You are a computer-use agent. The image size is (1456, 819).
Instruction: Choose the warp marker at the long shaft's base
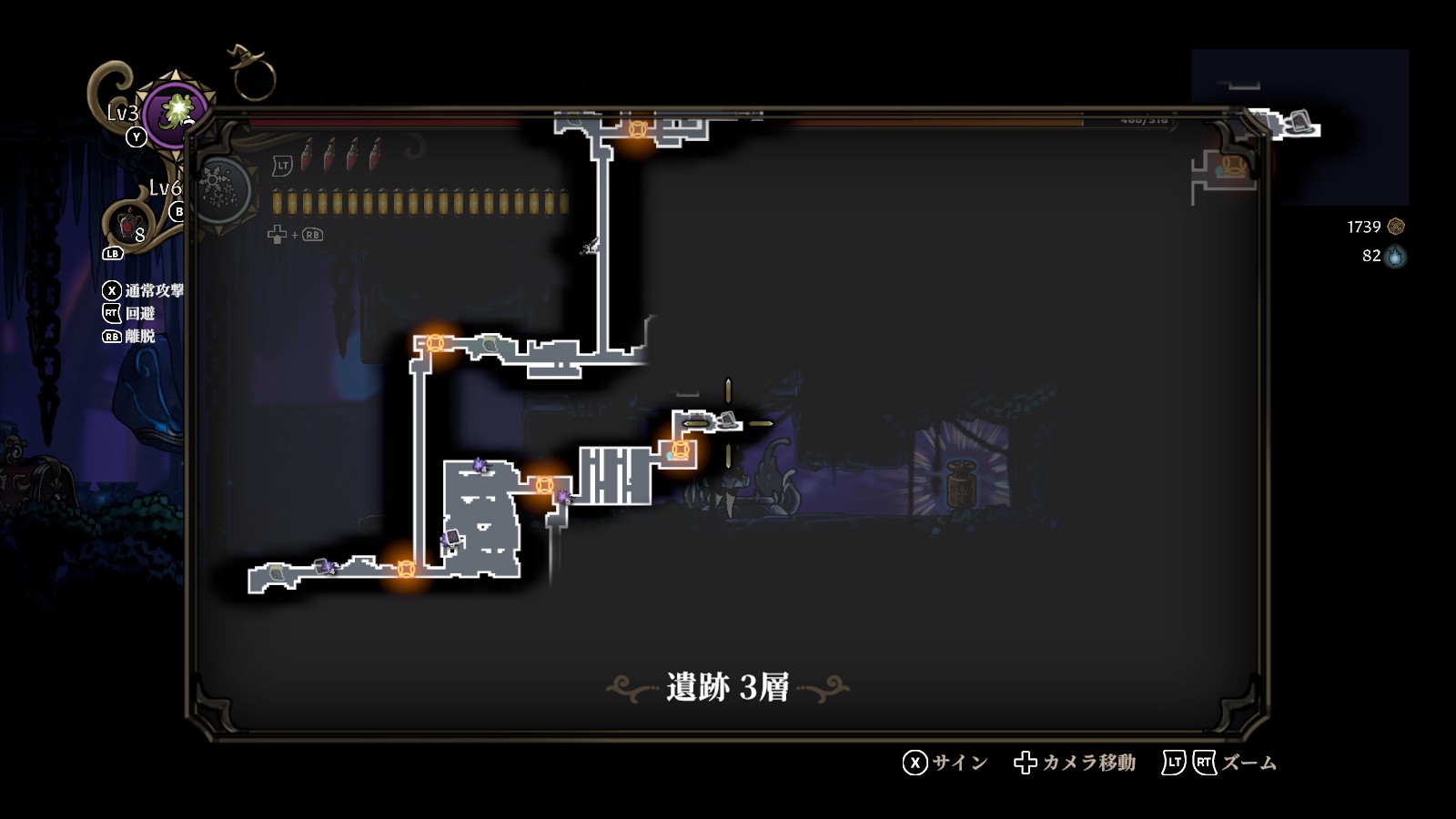point(406,569)
